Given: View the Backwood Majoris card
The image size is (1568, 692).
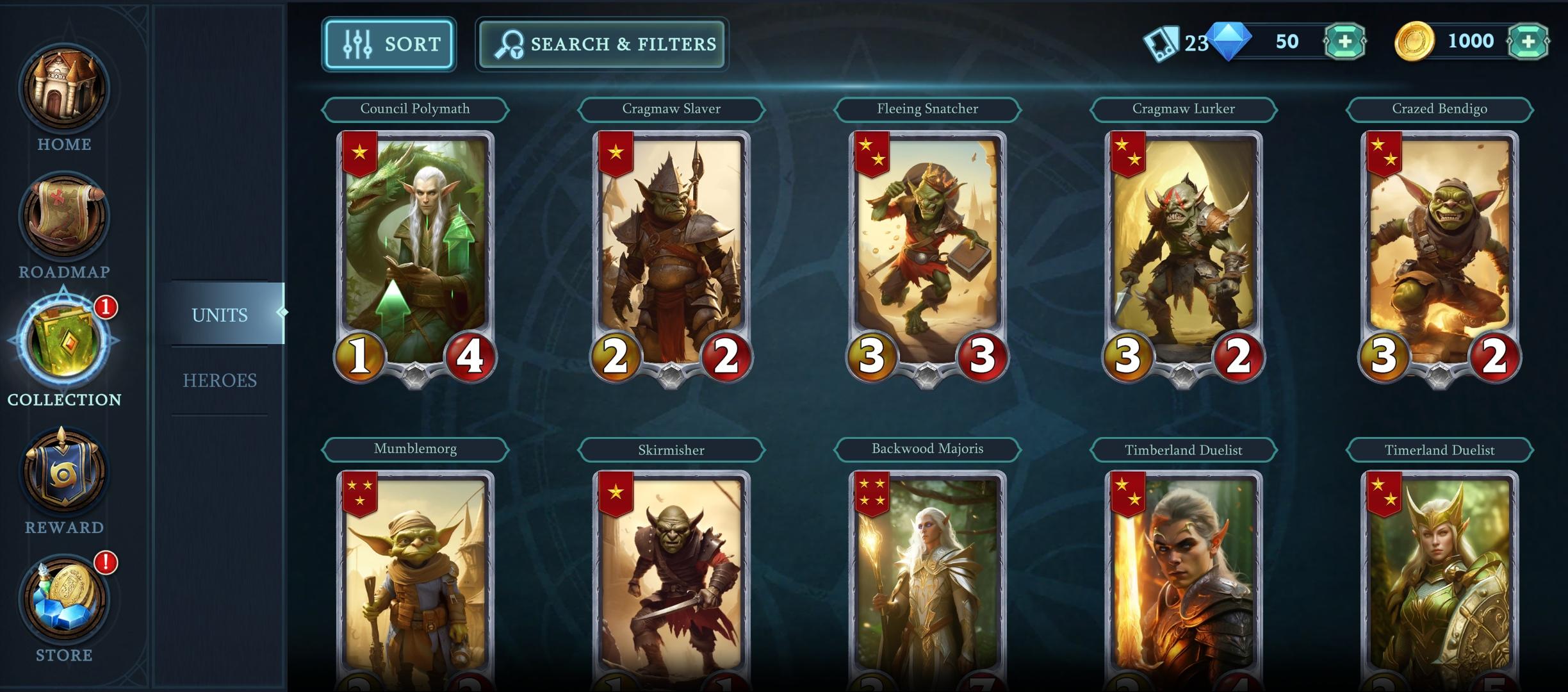Looking at the screenshot, I should (927, 577).
